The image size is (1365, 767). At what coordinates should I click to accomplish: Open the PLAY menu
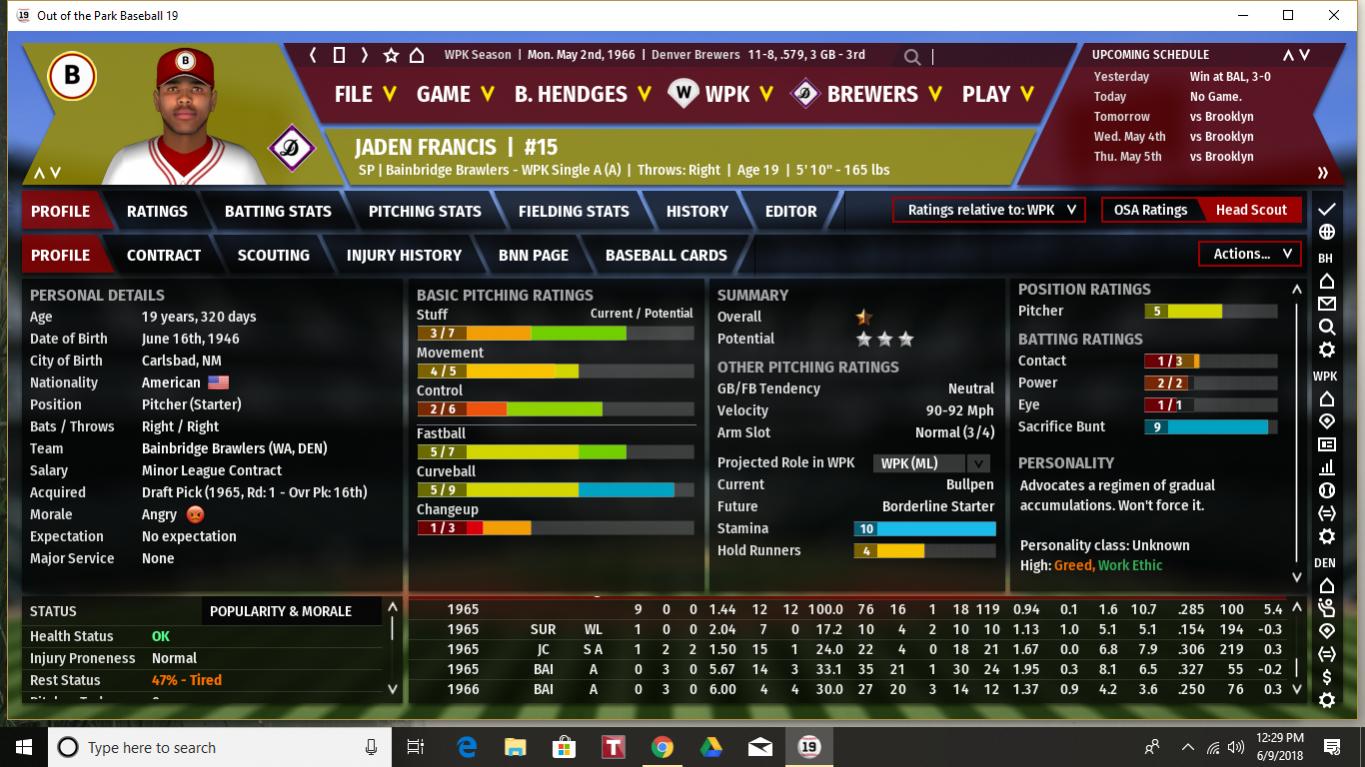click(x=998, y=94)
